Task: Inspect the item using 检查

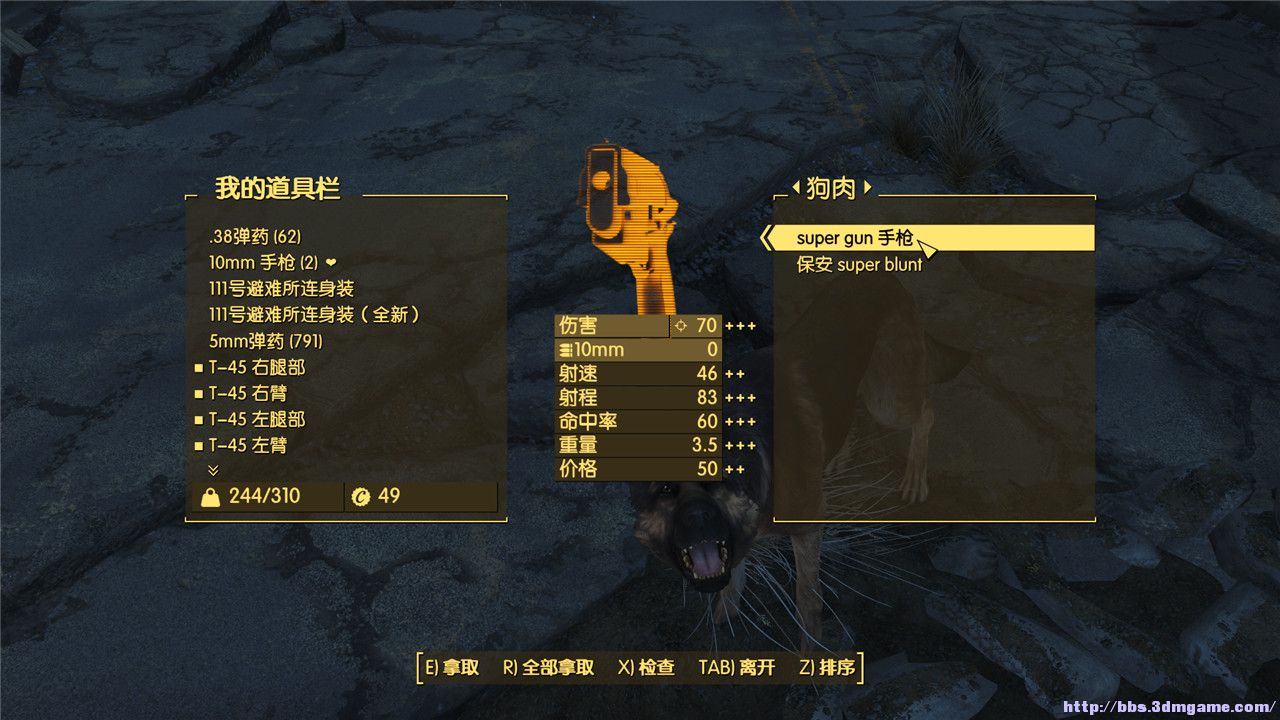Action: point(646,668)
